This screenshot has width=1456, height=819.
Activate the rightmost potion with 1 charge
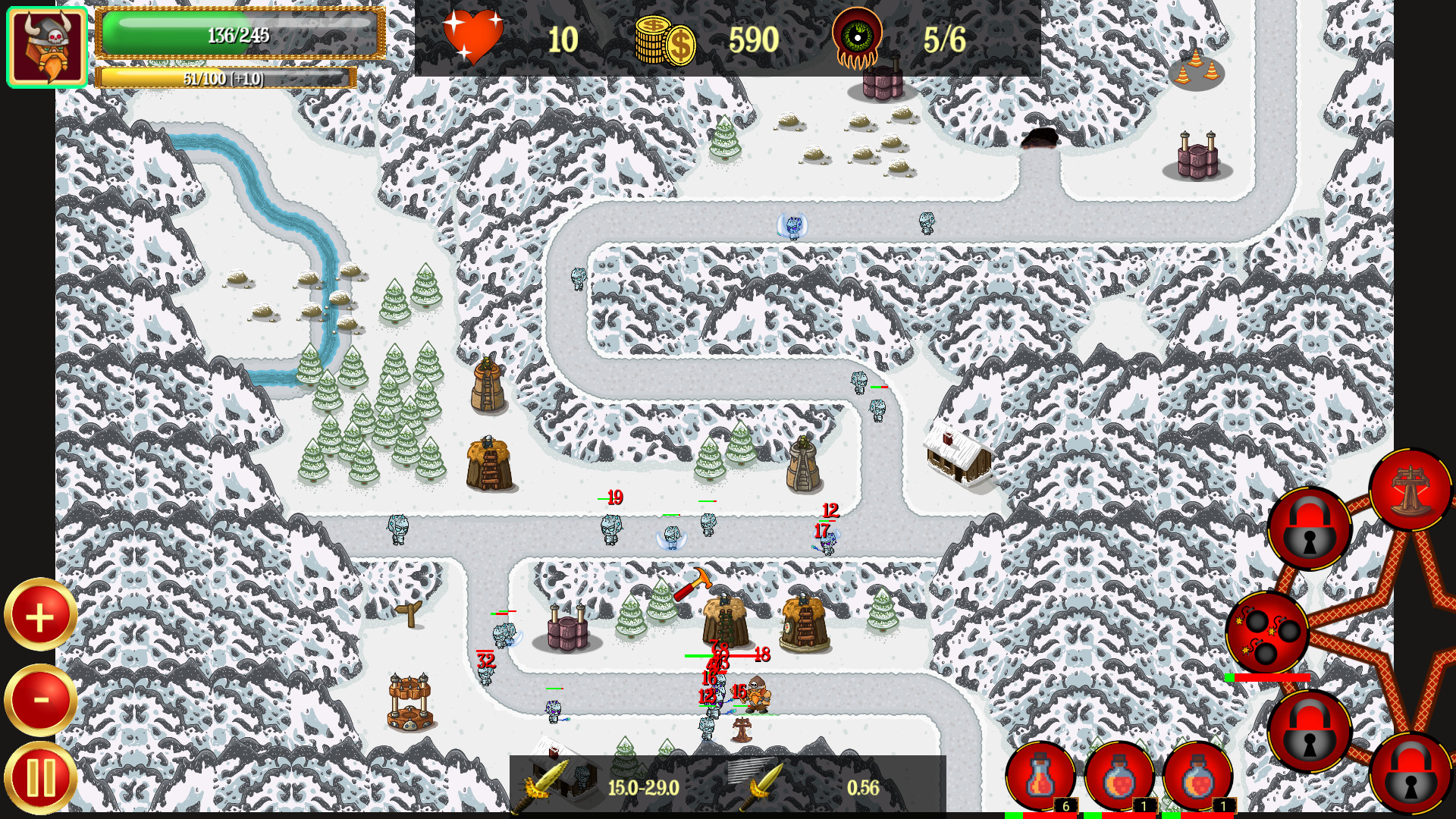1200,779
